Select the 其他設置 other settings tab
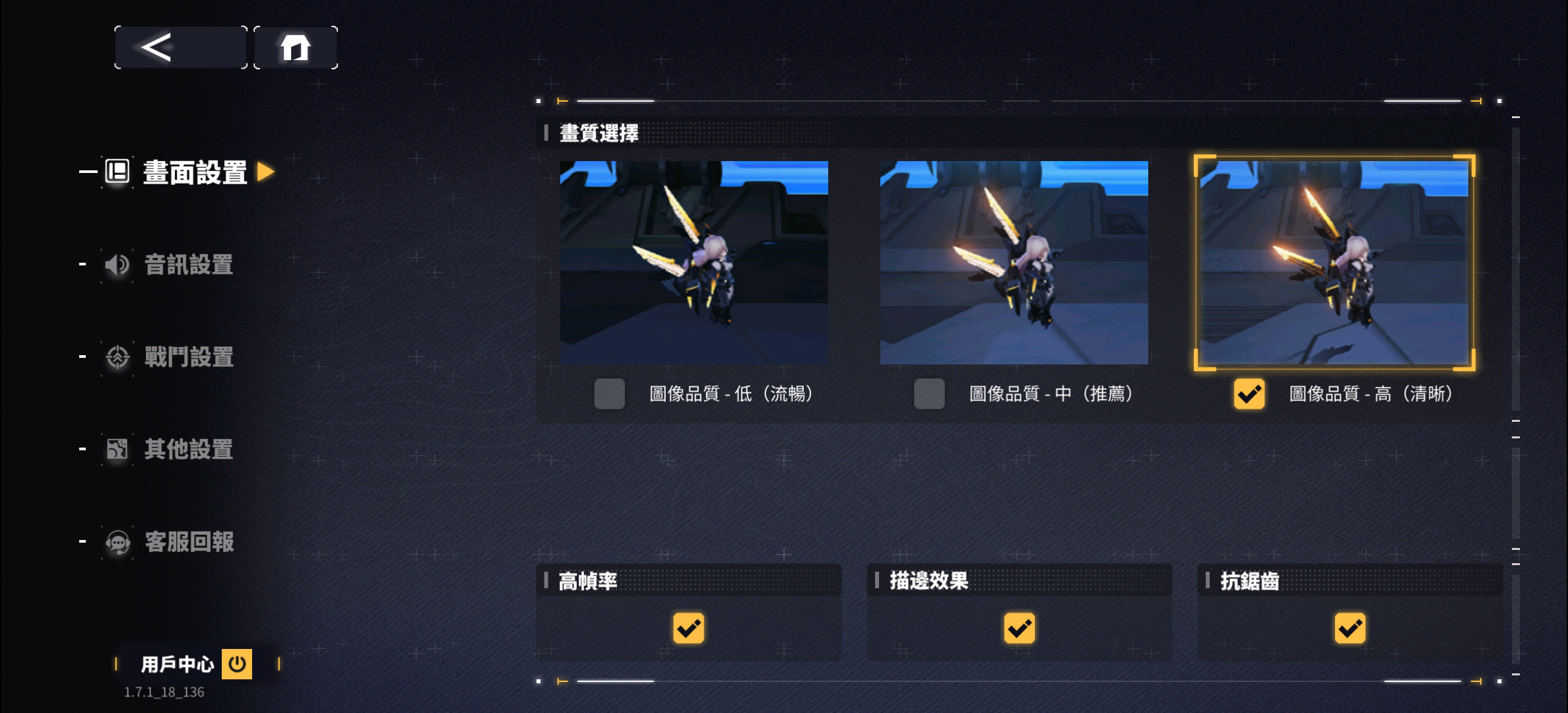1568x713 pixels. point(188,450)
